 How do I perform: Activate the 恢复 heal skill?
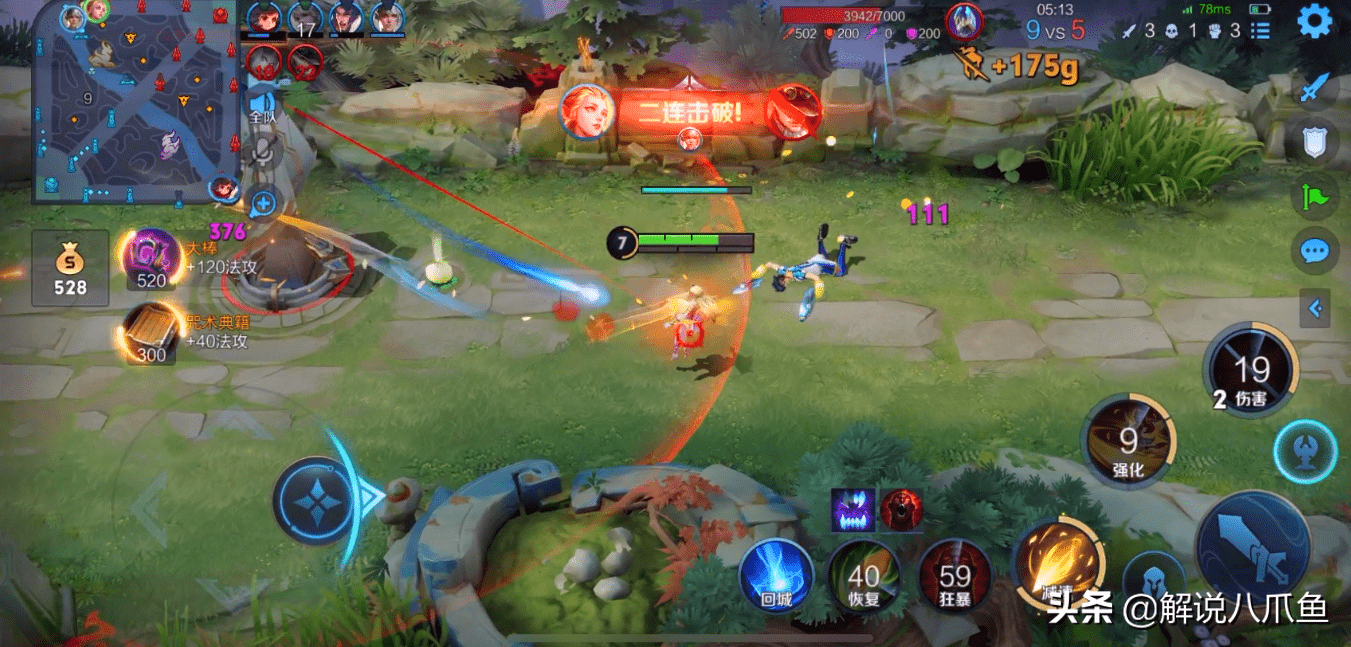864,577
